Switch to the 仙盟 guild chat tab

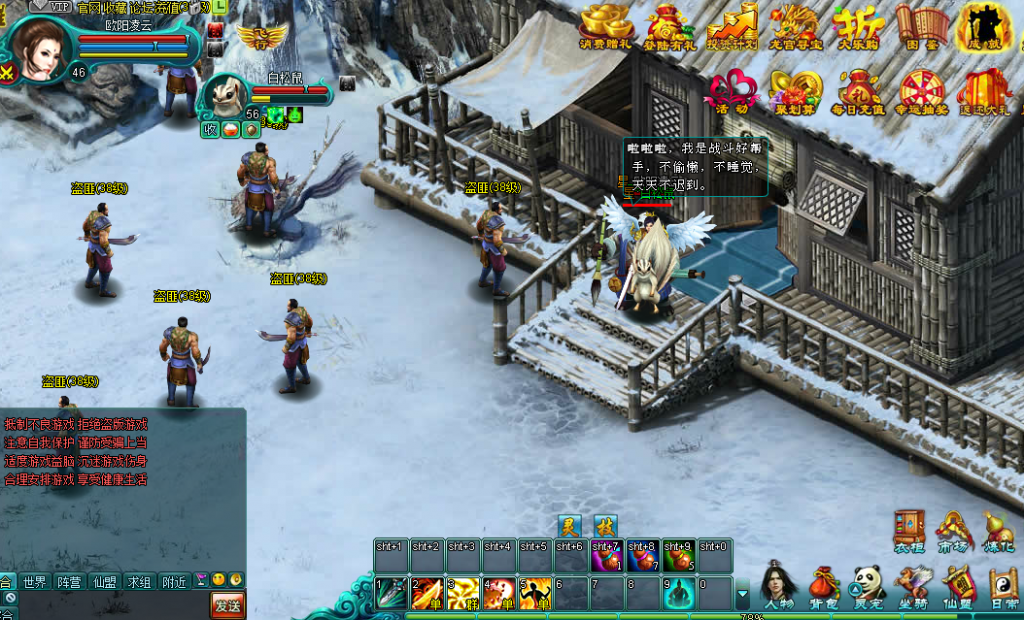(x=104, y=582)
